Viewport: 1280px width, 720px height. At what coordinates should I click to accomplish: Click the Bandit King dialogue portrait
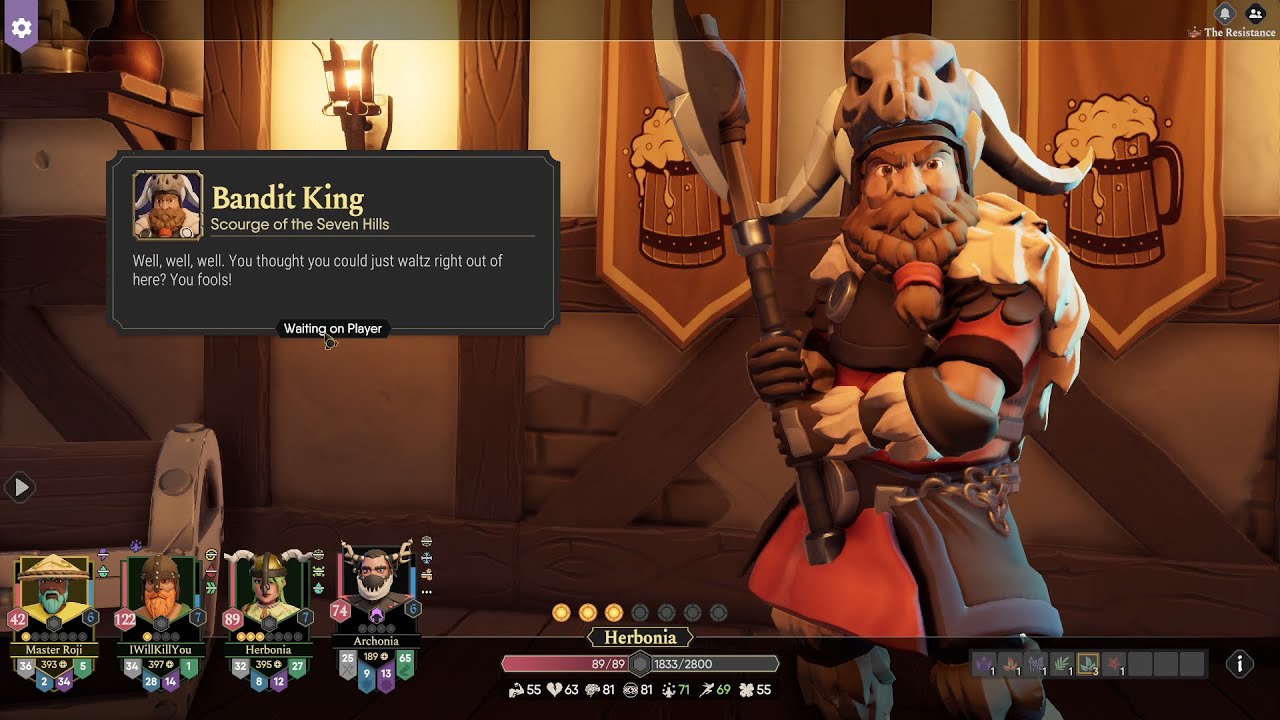tap(168, 205)
